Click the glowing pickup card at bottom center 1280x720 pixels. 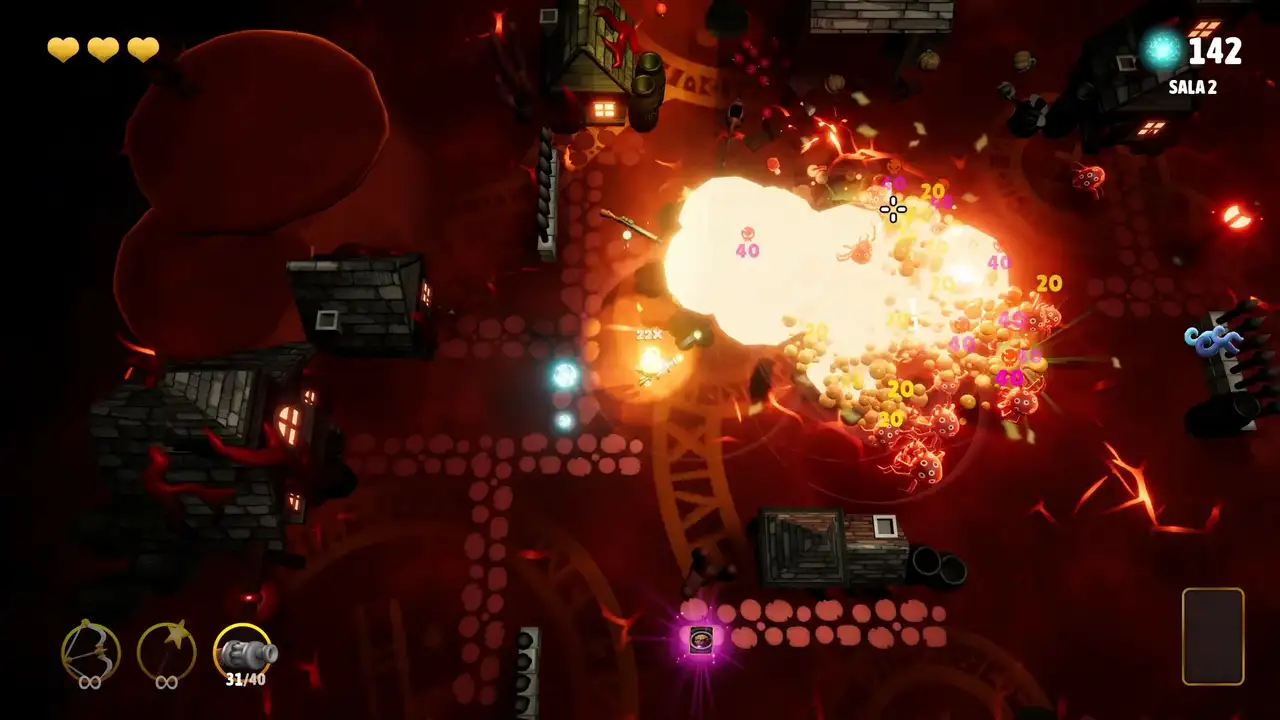(x=703, y=638)
